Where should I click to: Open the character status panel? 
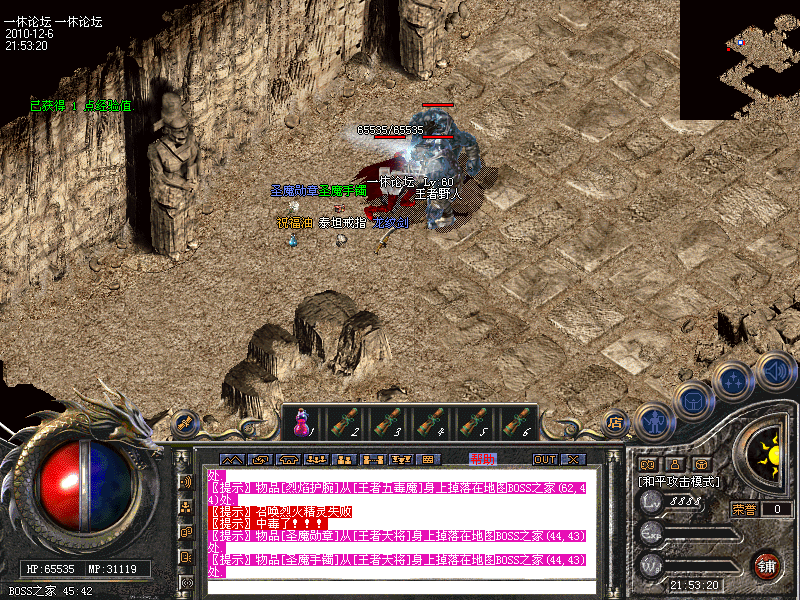coord(653,422)
